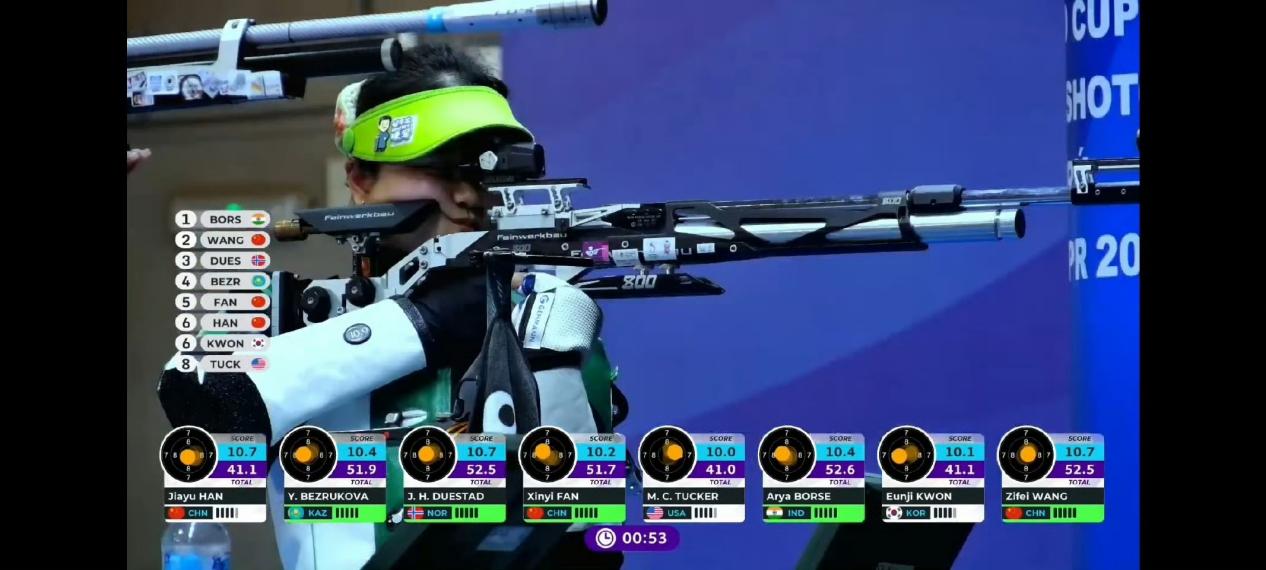
Task: Select Arya BORSE's score card
Action: tap(812, 475)
